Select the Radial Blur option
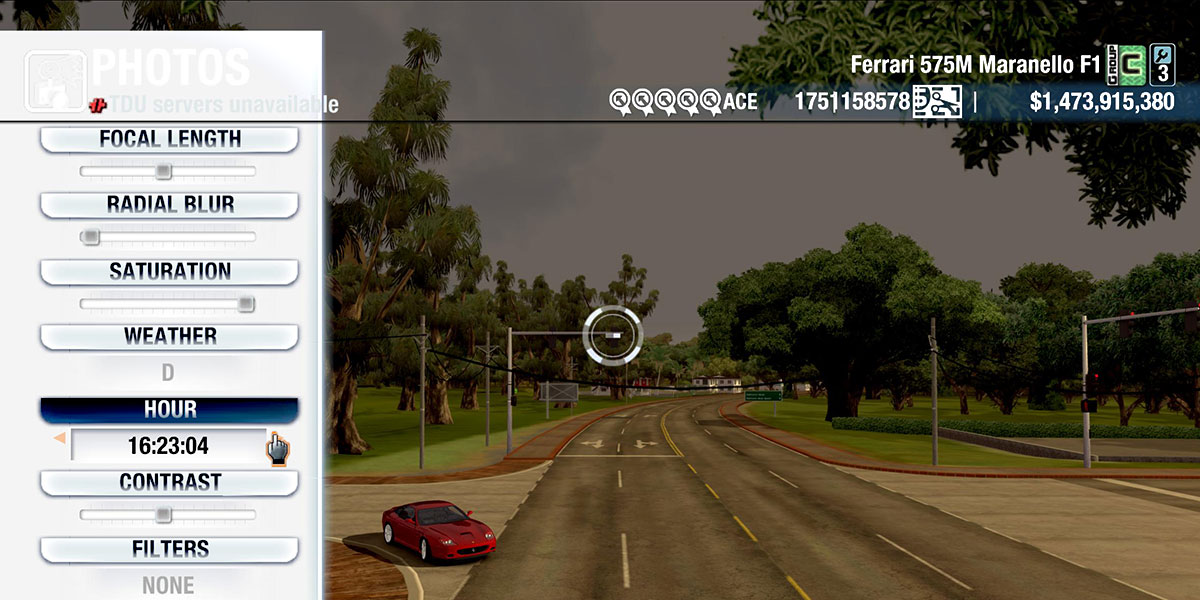The height and width of the screenshot is (600, 1200). [x=169, y=205]
